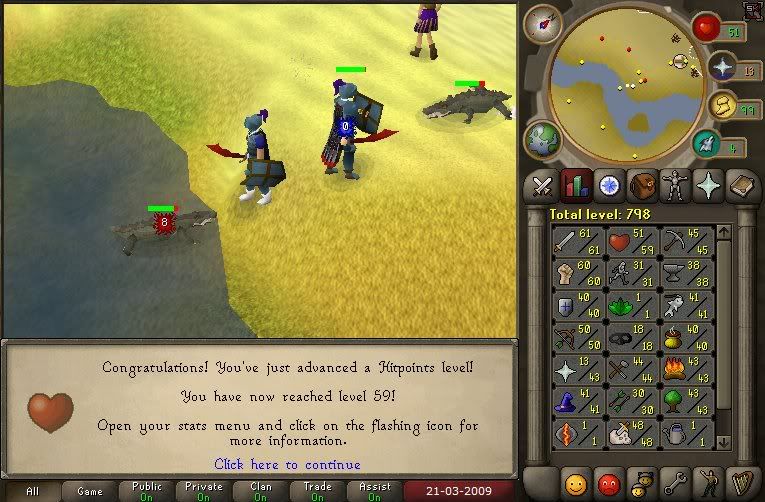Open the Prayer star tab
This screenshot has width=765, height=502.
[x=707, y=186]
